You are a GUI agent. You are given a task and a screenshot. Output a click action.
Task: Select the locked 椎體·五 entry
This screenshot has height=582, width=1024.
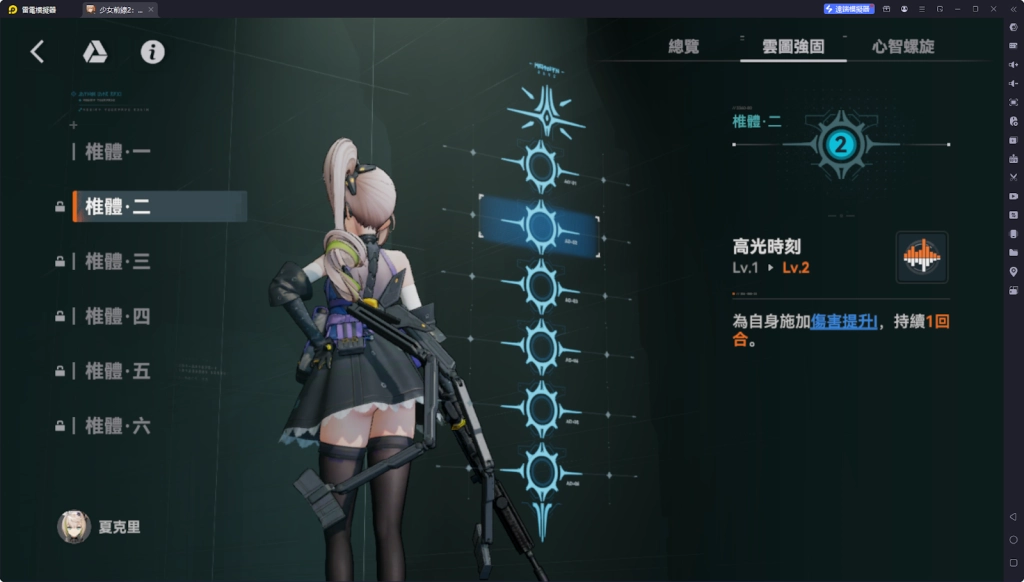pyautogui.click(x=118, y=371)
